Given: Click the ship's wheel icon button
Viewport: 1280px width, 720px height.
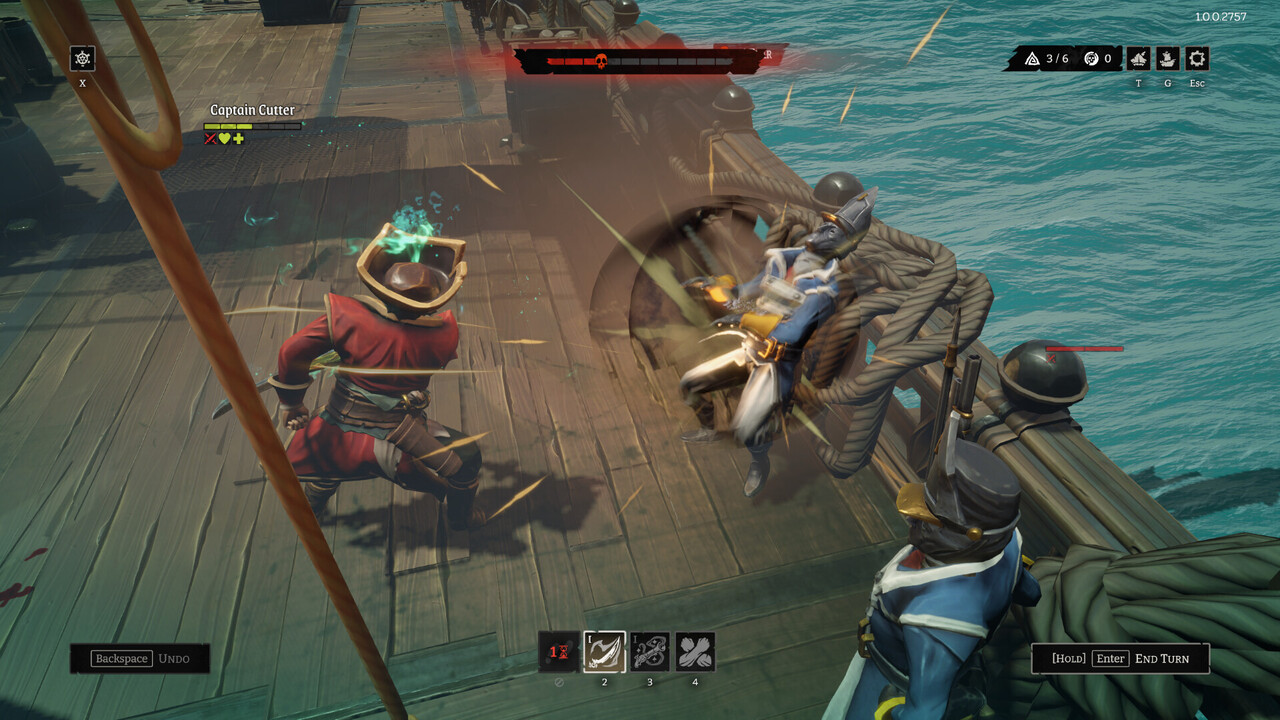Looking at the screenshot, I should pyautogui.click(x=83, y=59).
